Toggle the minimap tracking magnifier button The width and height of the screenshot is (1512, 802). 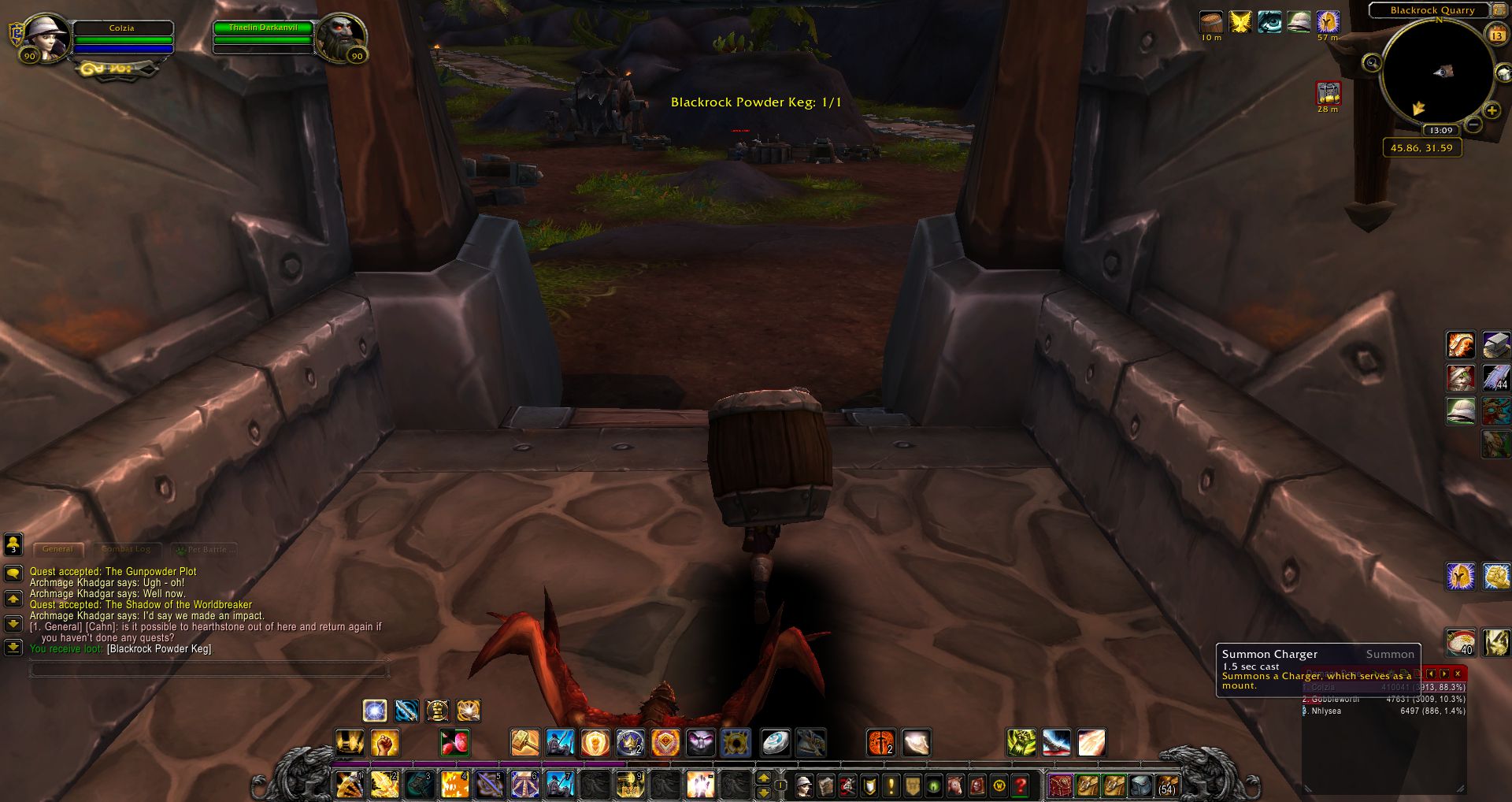coord(1372,62)
